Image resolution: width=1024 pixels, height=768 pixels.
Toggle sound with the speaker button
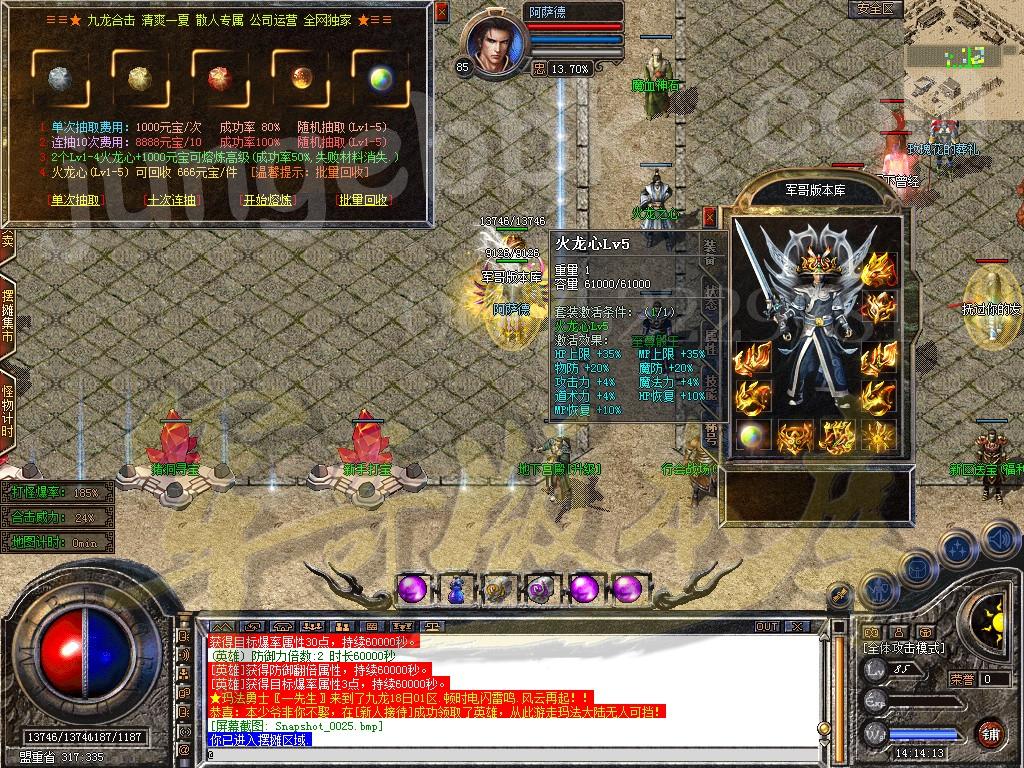point(1000,541)
